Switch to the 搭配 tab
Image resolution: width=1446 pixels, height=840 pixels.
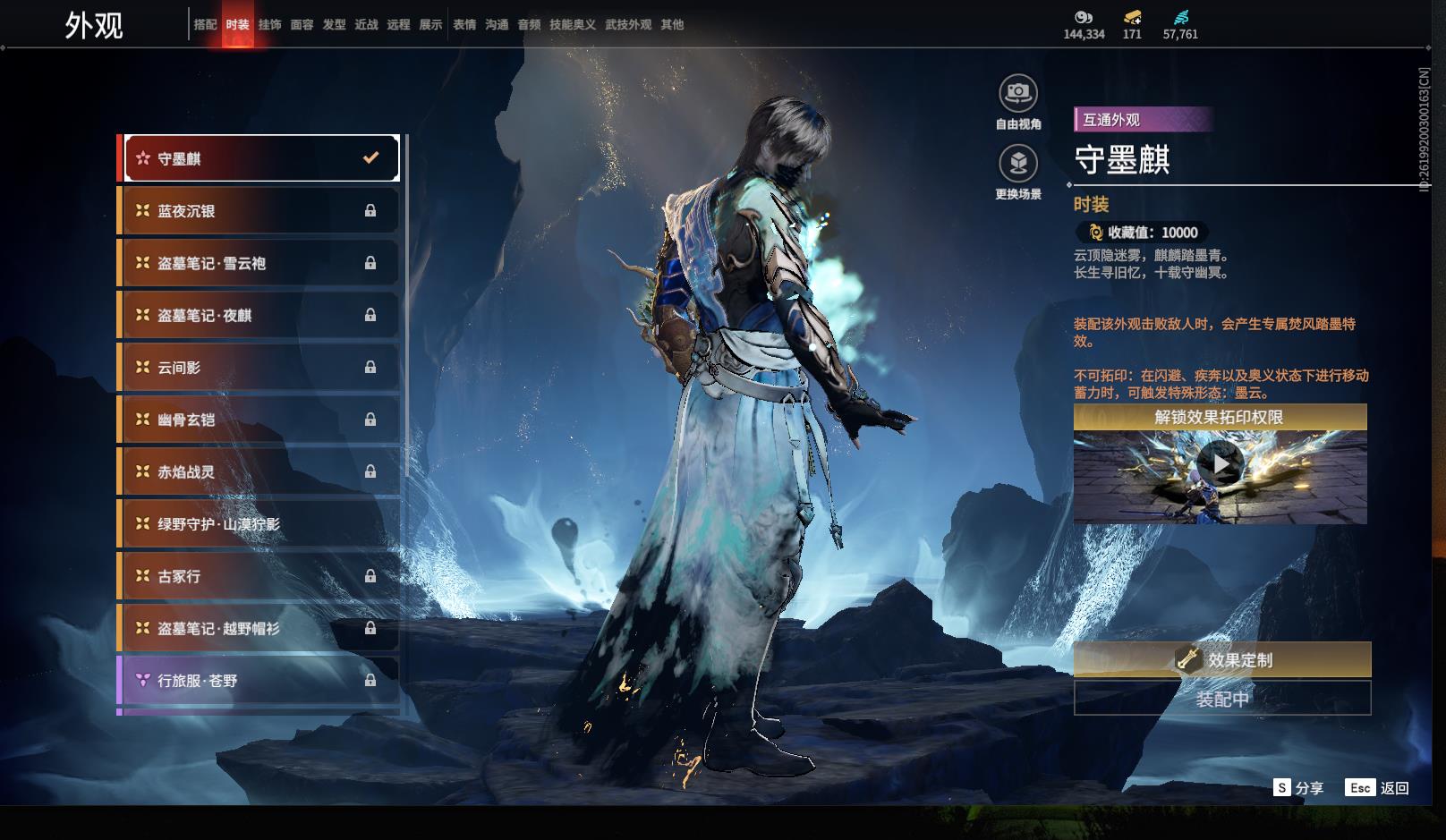coord(205,25)
